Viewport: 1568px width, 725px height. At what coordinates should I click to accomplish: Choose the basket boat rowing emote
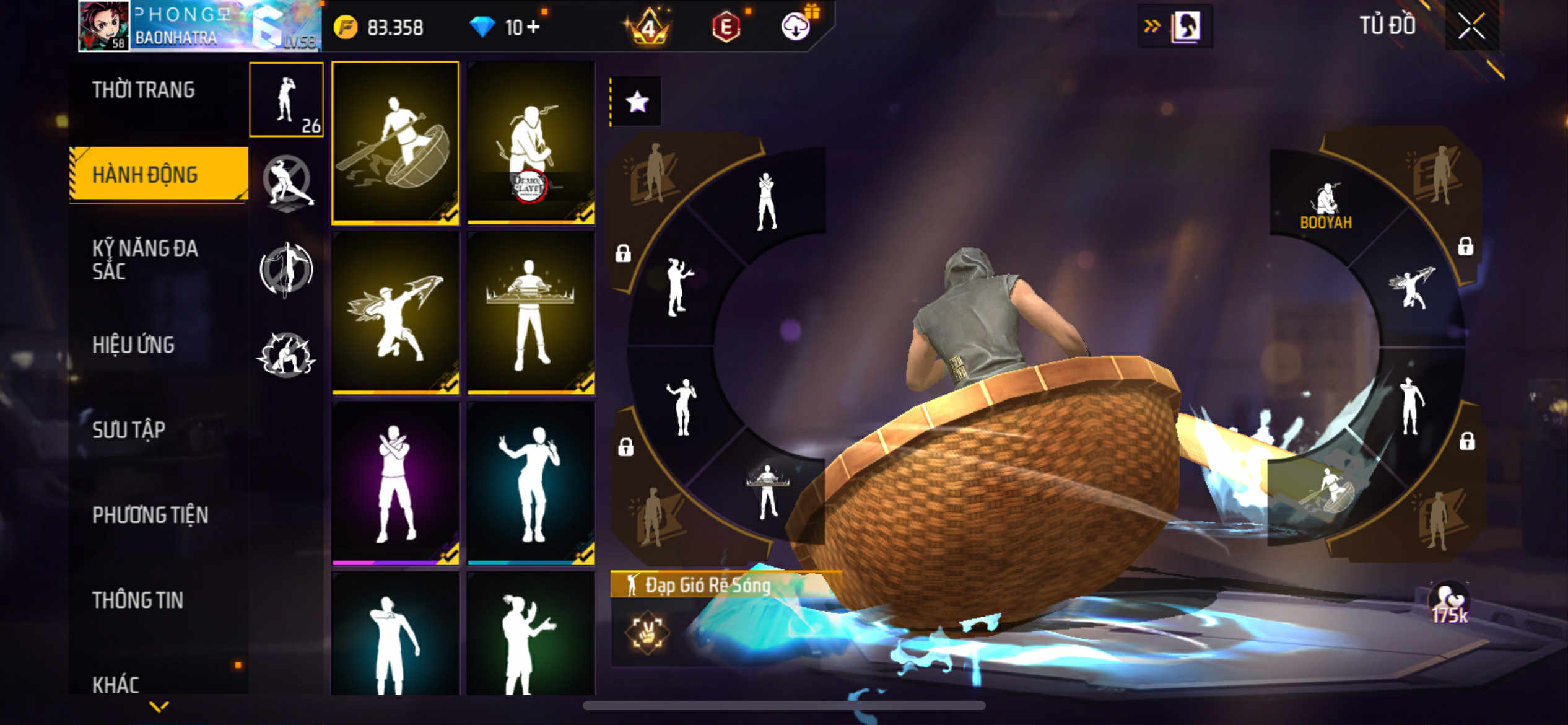[395, 143]
